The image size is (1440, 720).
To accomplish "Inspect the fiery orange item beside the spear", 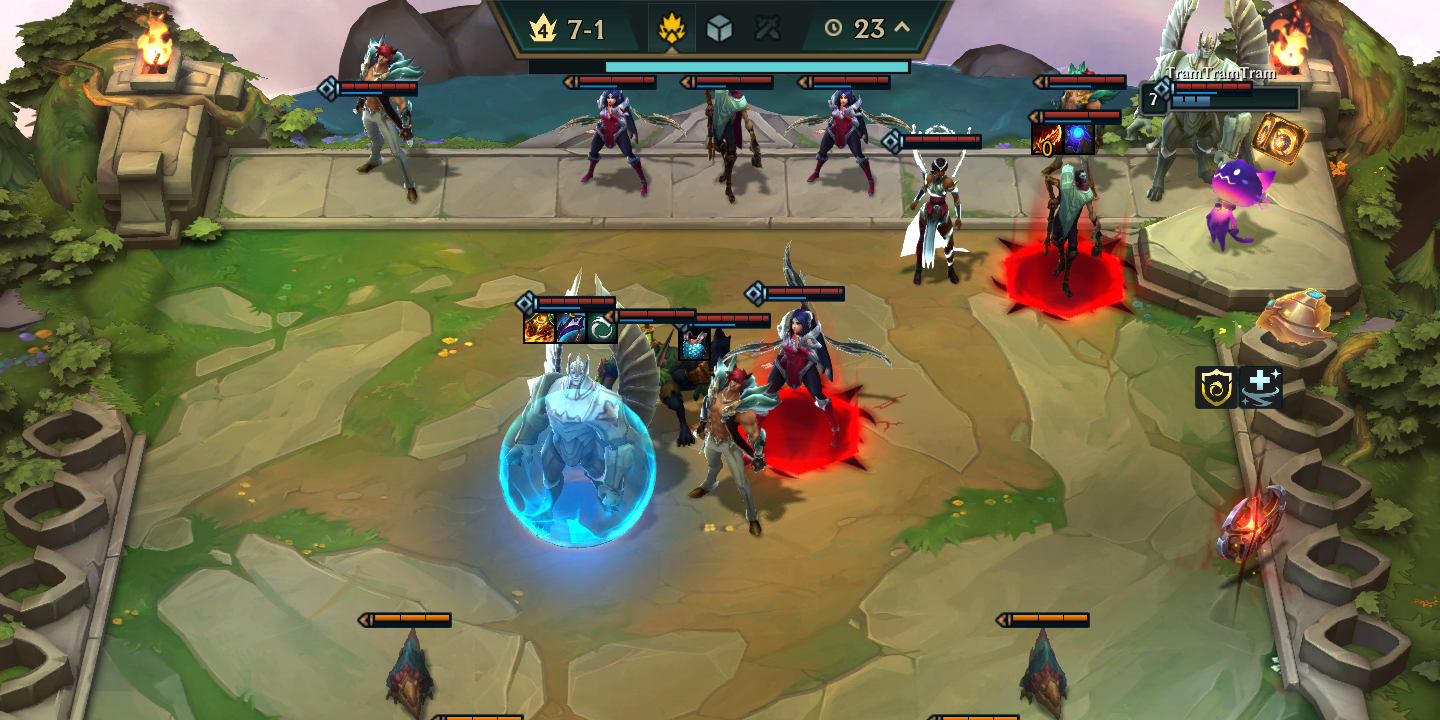I will 539,328.
